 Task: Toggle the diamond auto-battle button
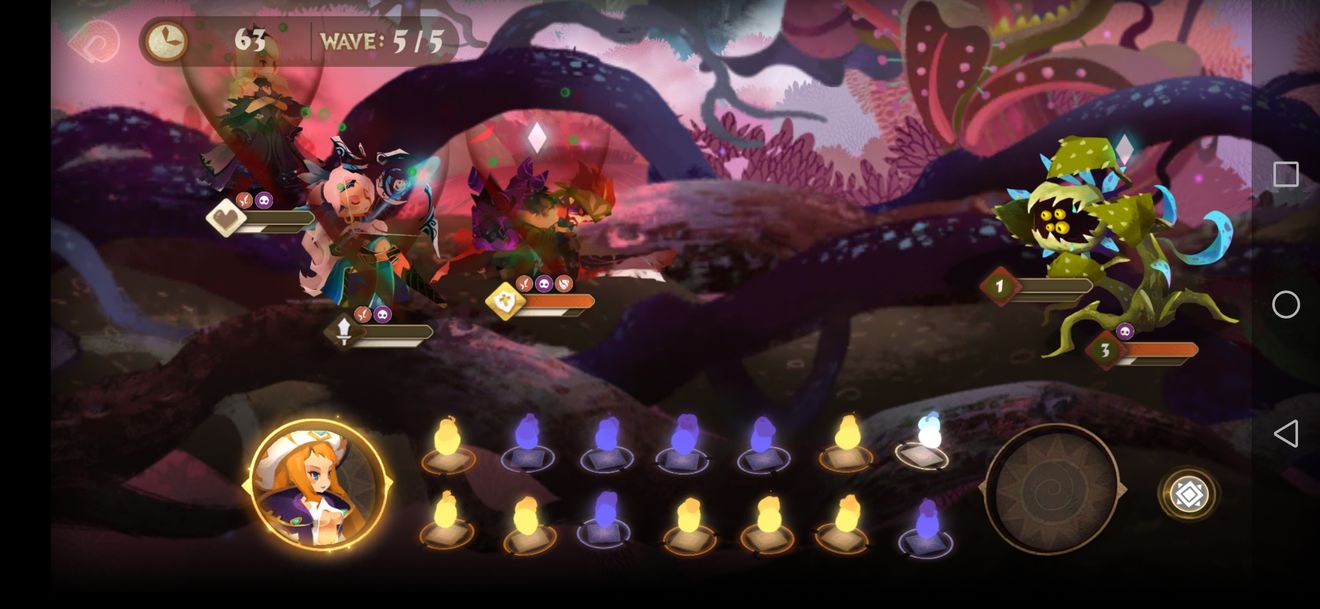[1188, 494]
